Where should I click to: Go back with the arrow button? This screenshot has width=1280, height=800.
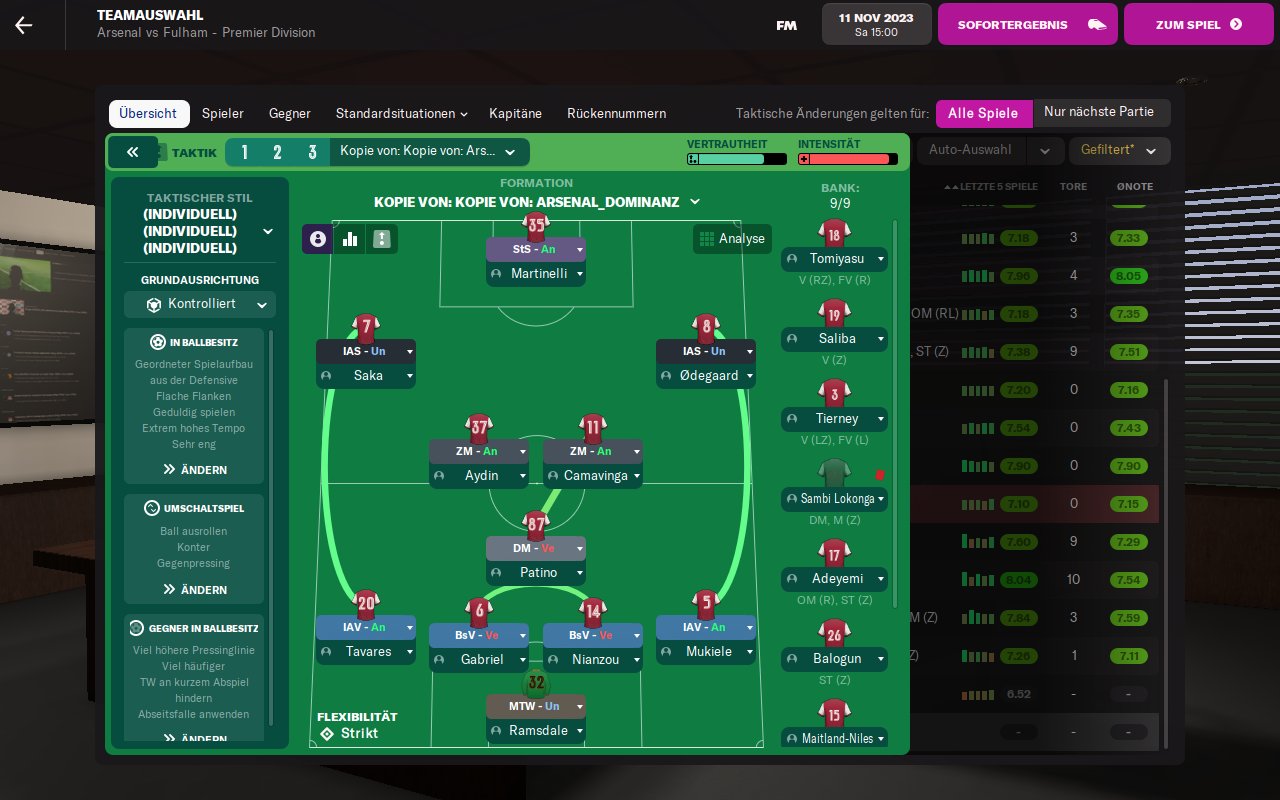click(23, 25)
